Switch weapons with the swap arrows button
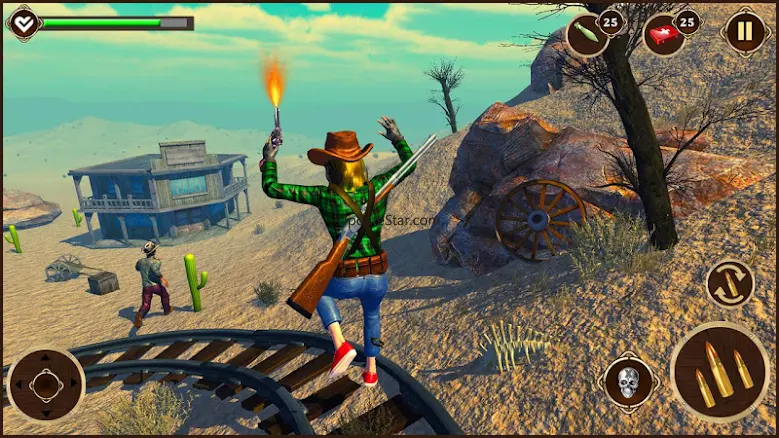Viewport: 779px width, 438px height. click(x=729, y=284)
